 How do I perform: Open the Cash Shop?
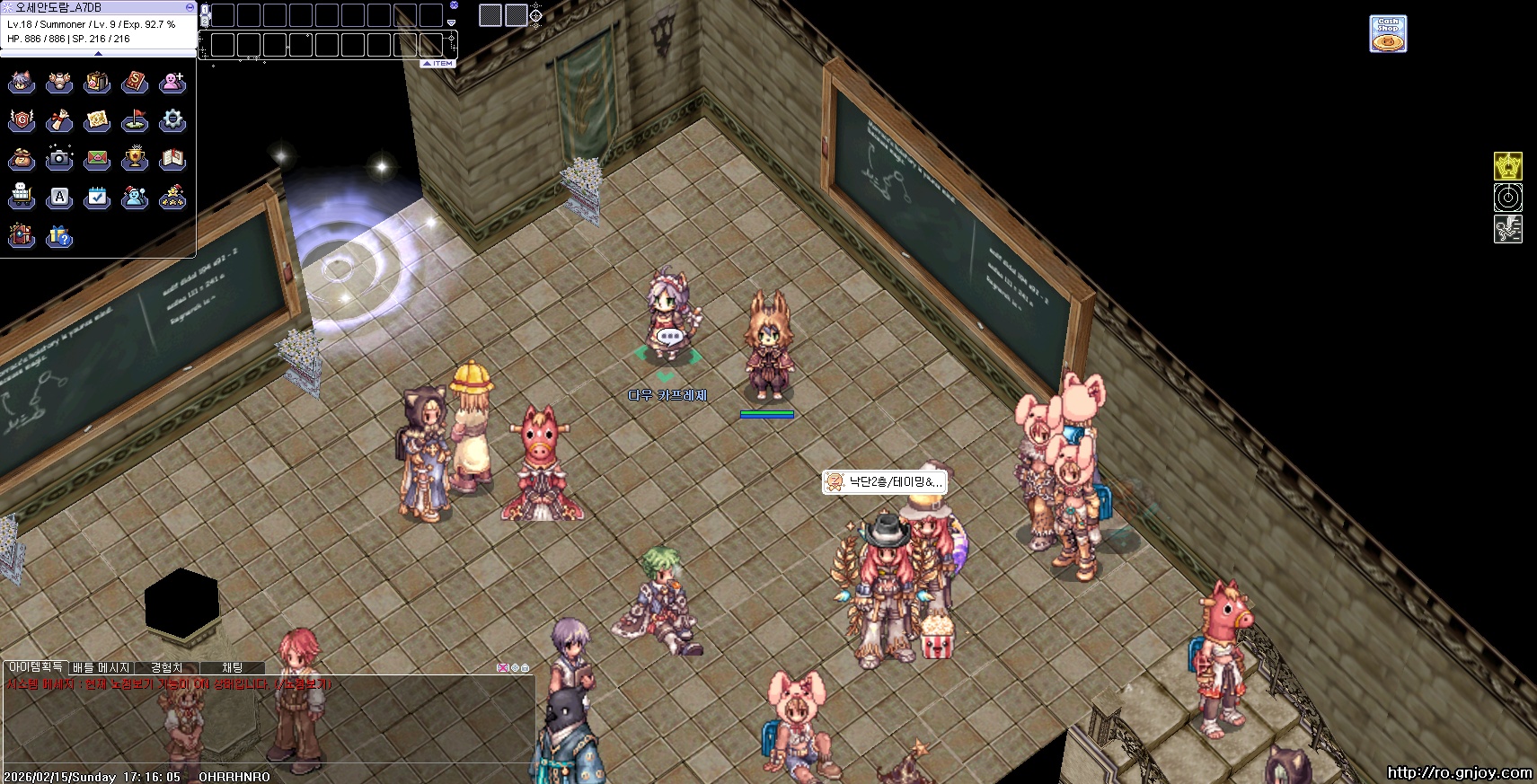(1388, 34)
